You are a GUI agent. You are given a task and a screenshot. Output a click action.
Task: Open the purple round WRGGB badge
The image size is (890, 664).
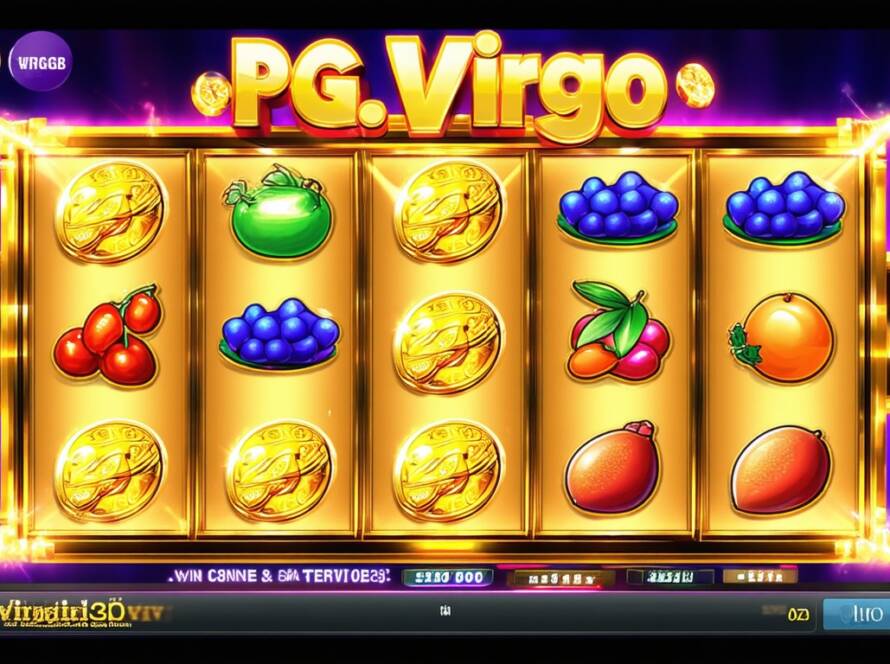pos(41,60)
